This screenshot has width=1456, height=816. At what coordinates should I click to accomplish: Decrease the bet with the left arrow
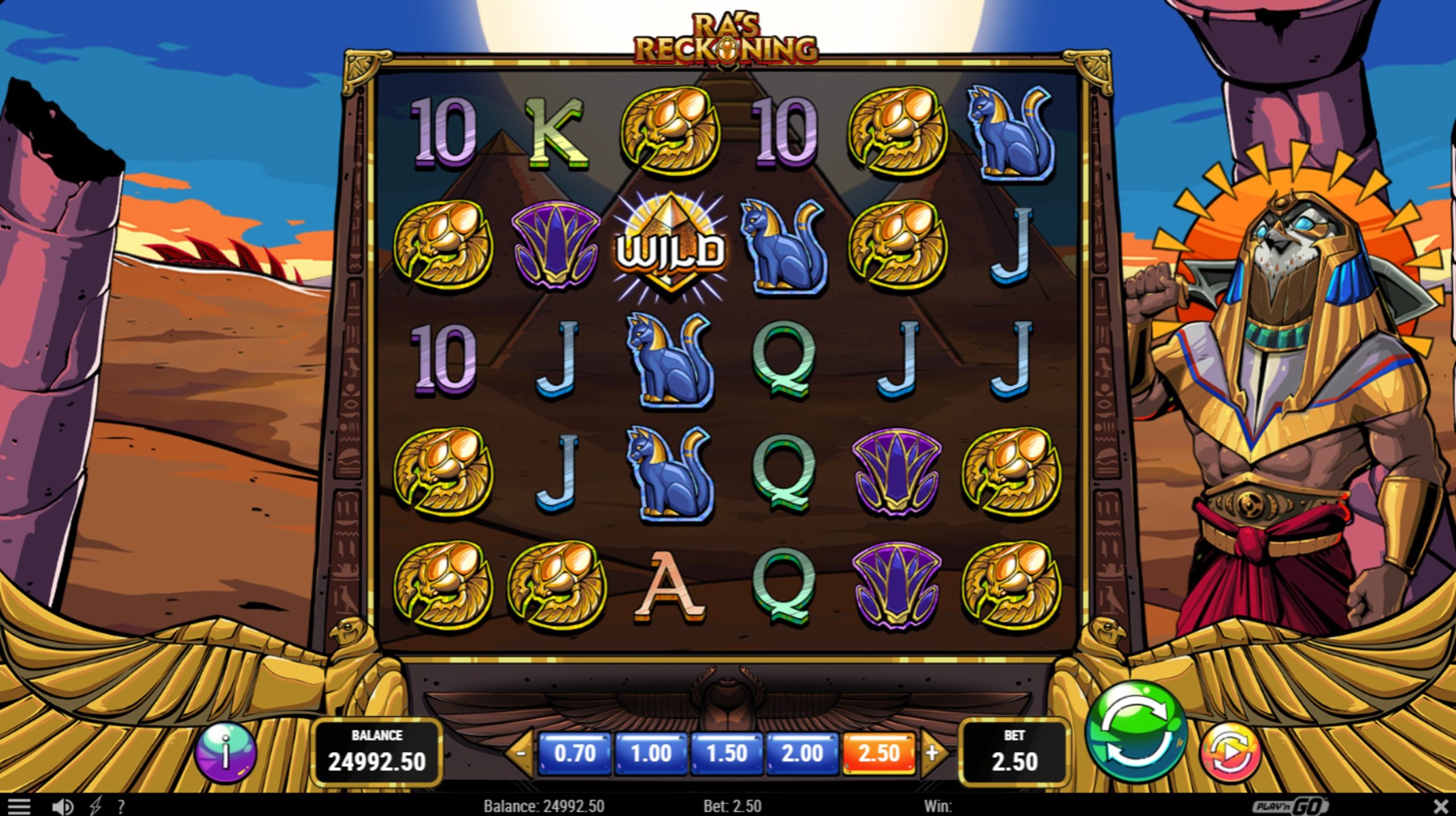click(522, 755)
